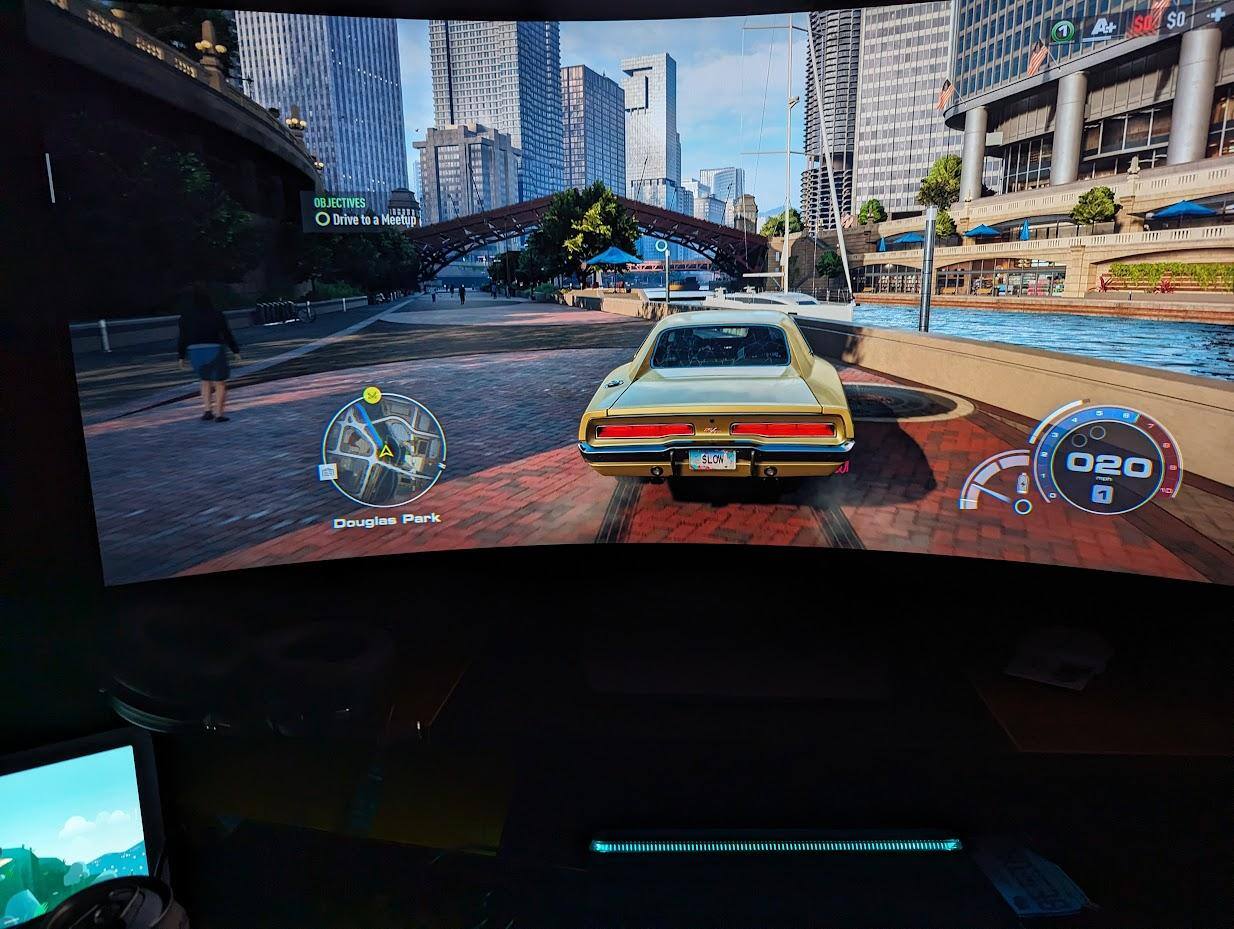Viewport: 1234px width, 929px height.
Task: Select the yellow meetup marker on minimap
Action: click(373, 395)
